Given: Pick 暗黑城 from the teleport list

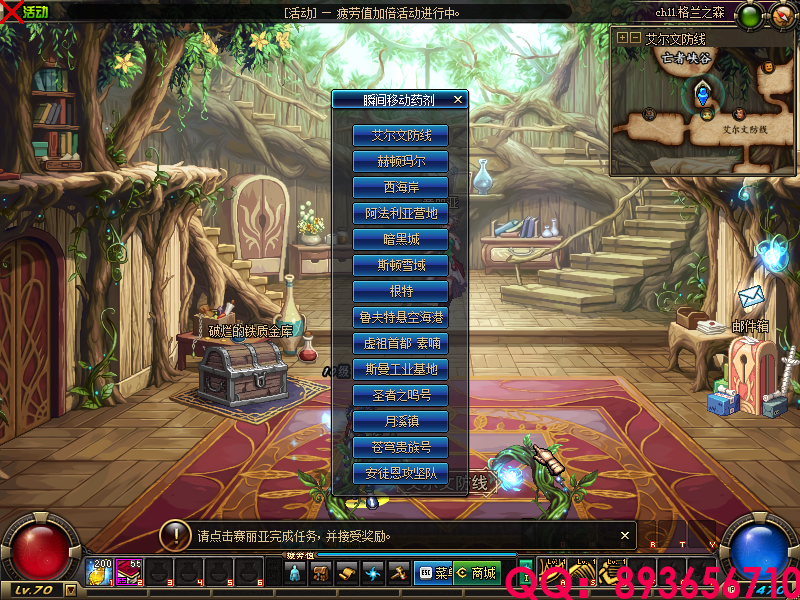Looking at the screenshot, I should point(400,239).
